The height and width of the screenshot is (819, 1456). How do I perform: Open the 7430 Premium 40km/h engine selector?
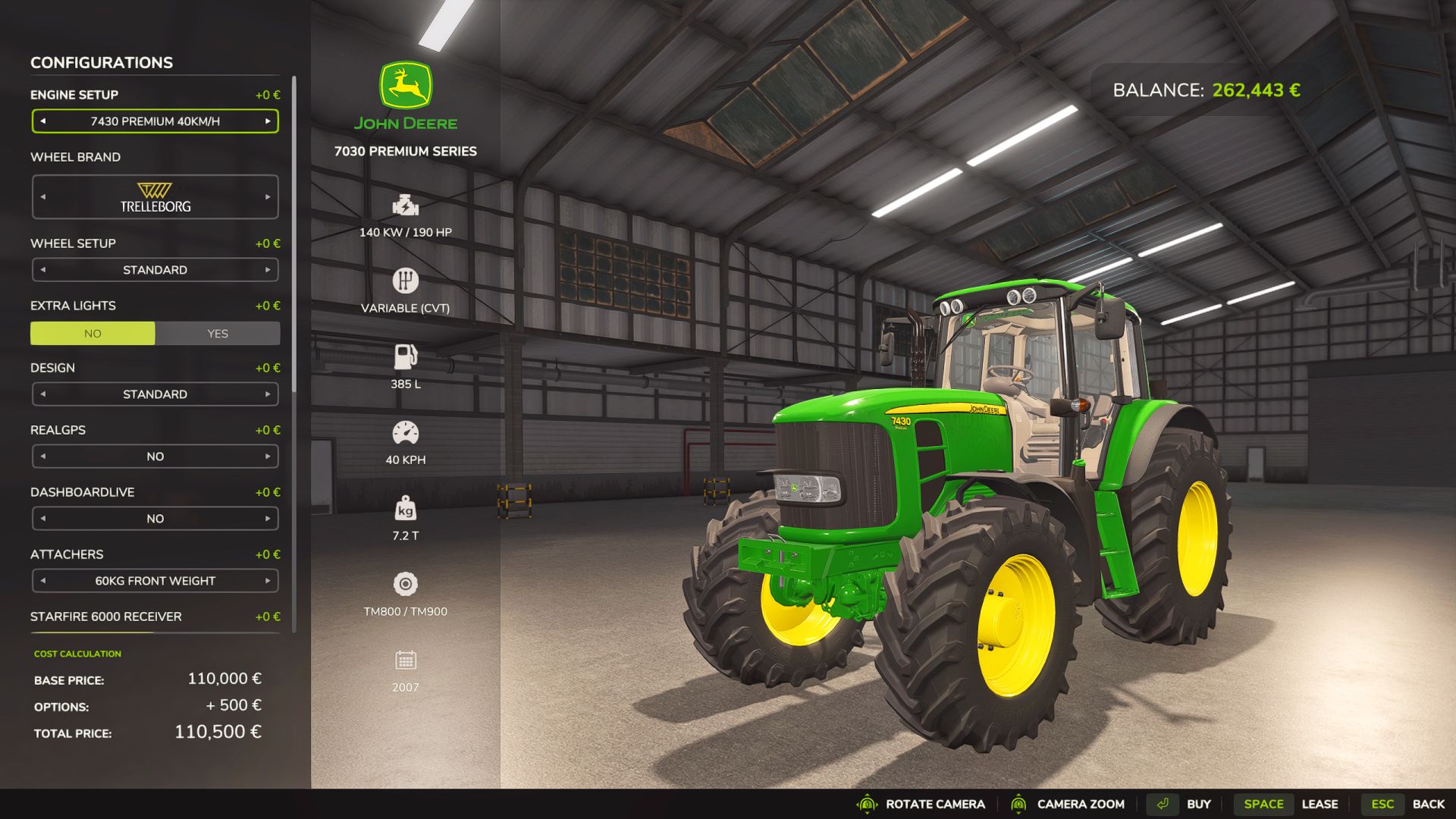click(x=155, y=121)
